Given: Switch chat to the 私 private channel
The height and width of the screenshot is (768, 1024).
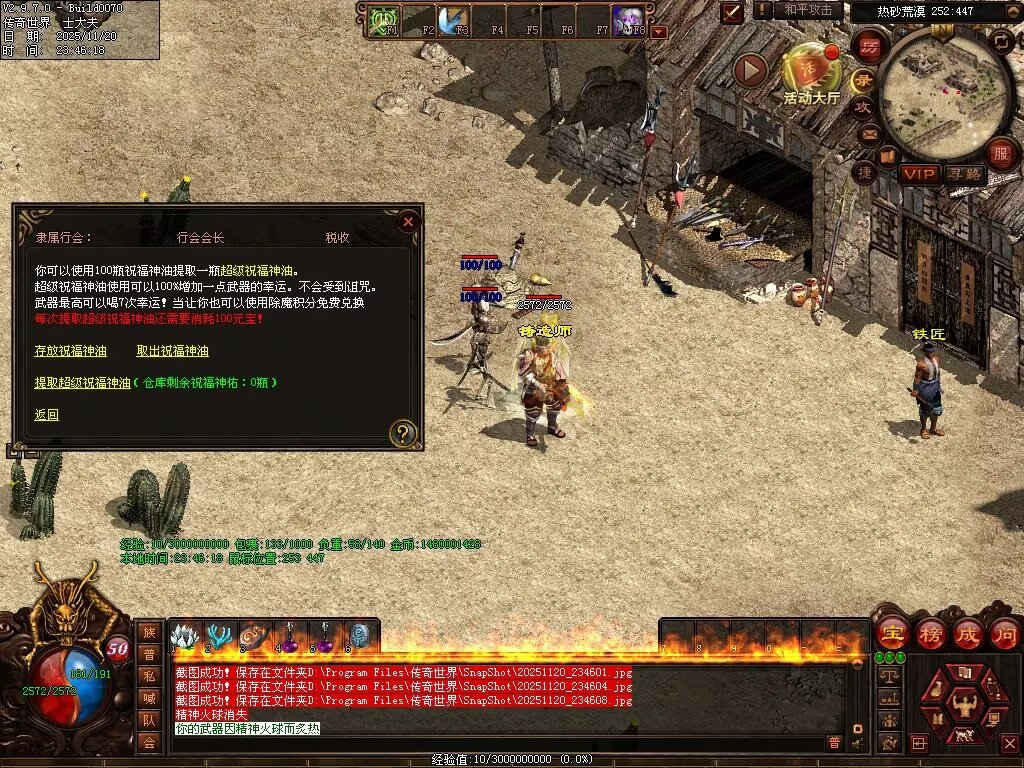Looking at the screenshot, I should pyautogui.click(x=149, y=676).
